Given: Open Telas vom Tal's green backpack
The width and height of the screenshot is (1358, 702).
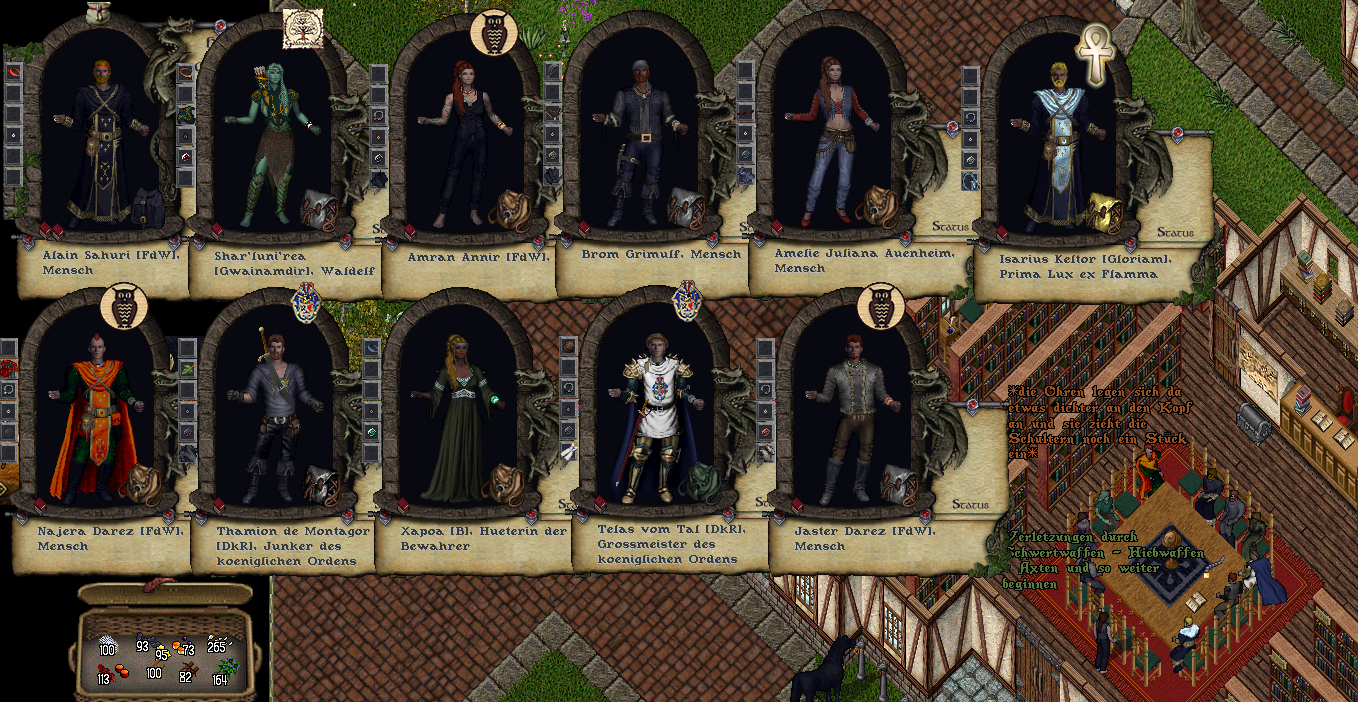Looking at the screenshot, I should (698, 483).
